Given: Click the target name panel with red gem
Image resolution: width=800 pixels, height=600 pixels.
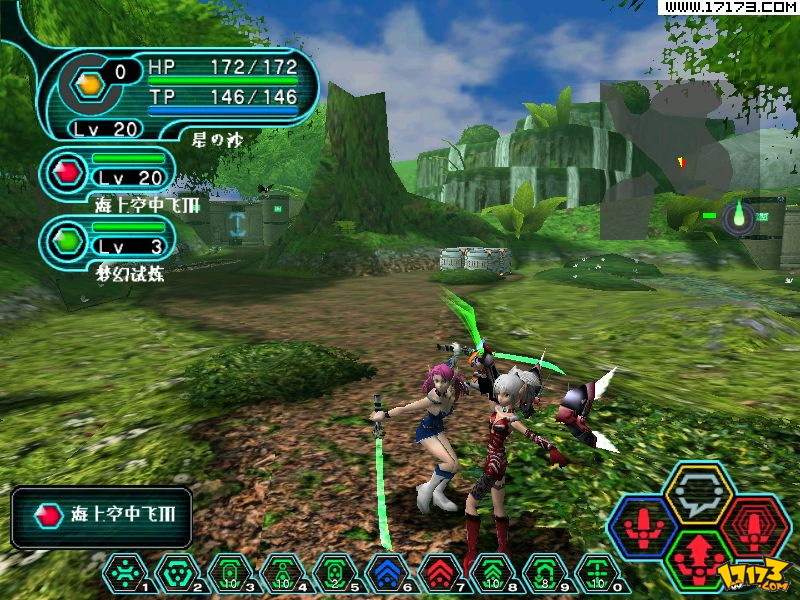Looking at the screenshot, I should (101, 516).
